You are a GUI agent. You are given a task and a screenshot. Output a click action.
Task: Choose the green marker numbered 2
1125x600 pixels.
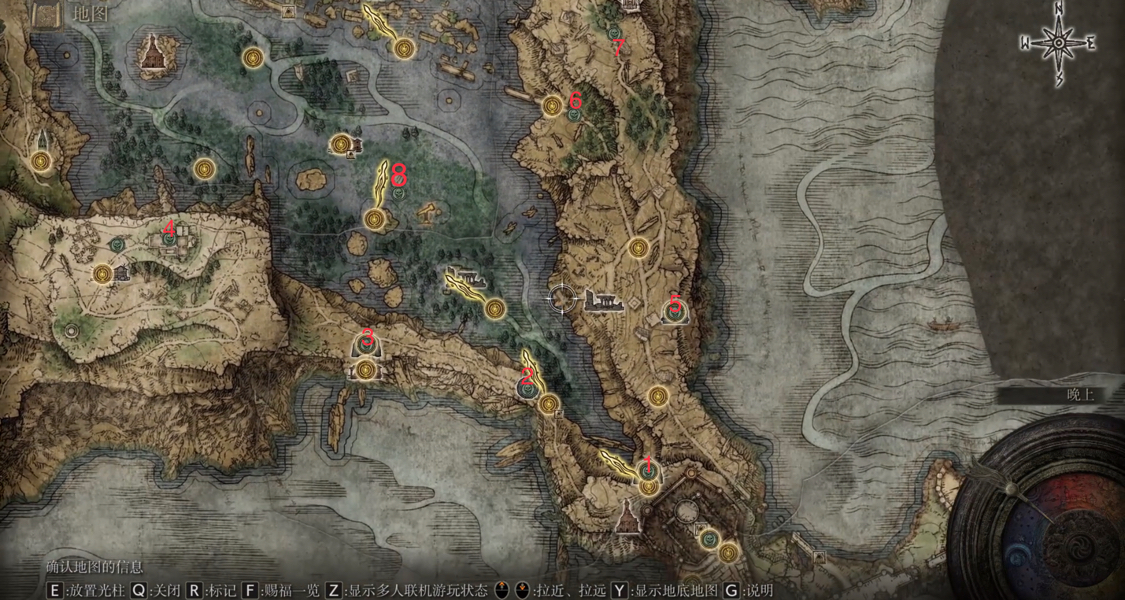pyautogui.click(x=526, y=384)
